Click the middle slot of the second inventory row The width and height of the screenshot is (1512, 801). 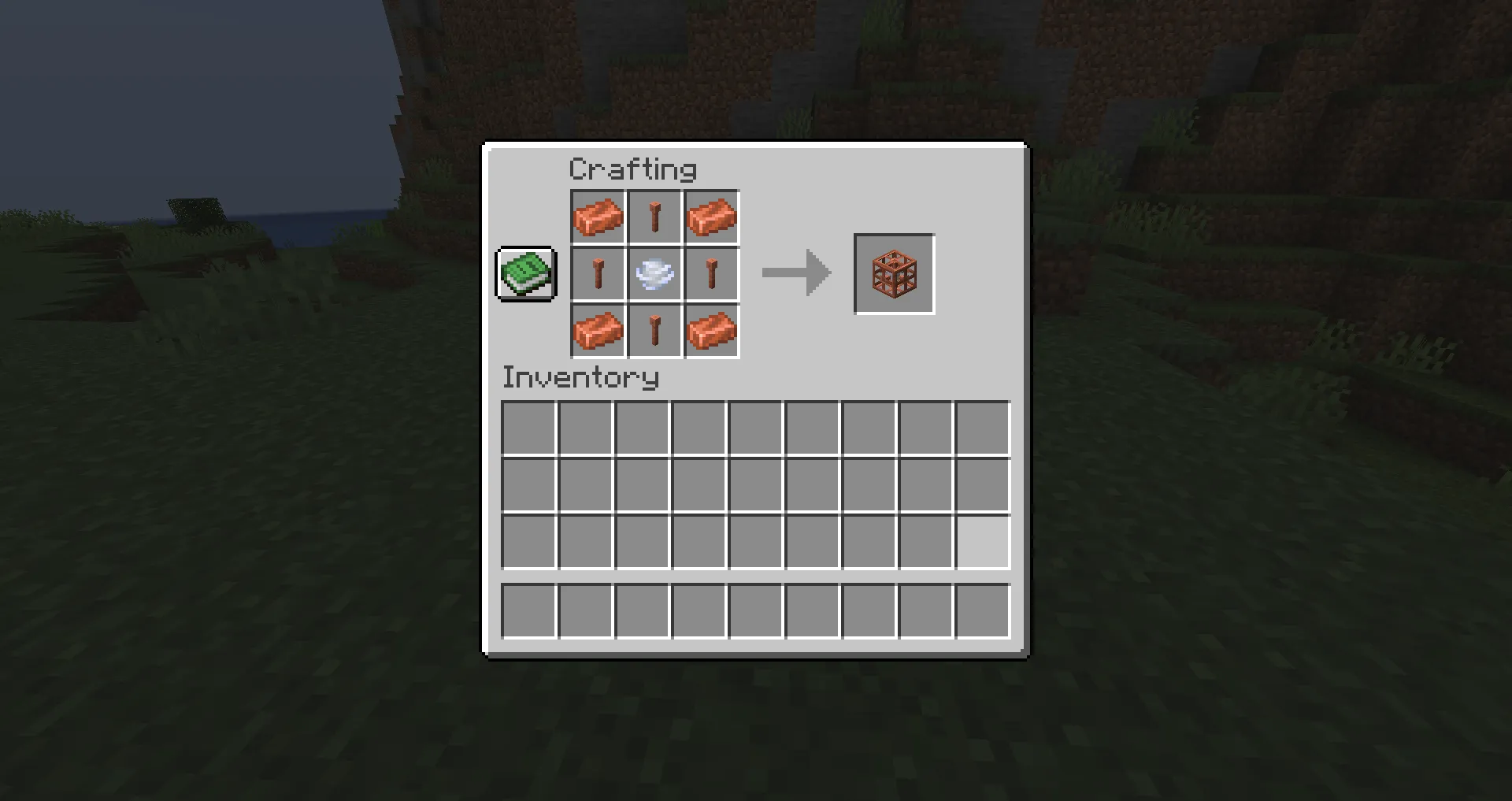point(755,484)
